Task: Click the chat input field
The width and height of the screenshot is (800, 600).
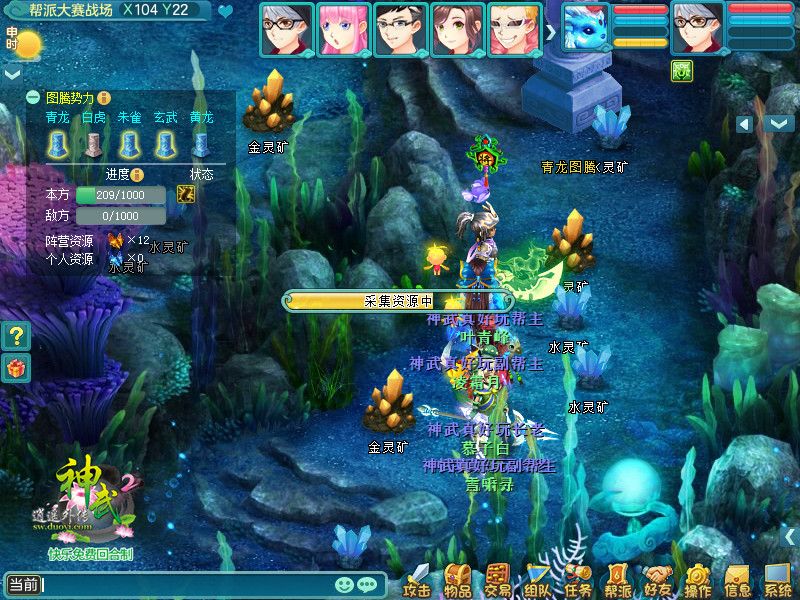Action: (x=185, y=584)
